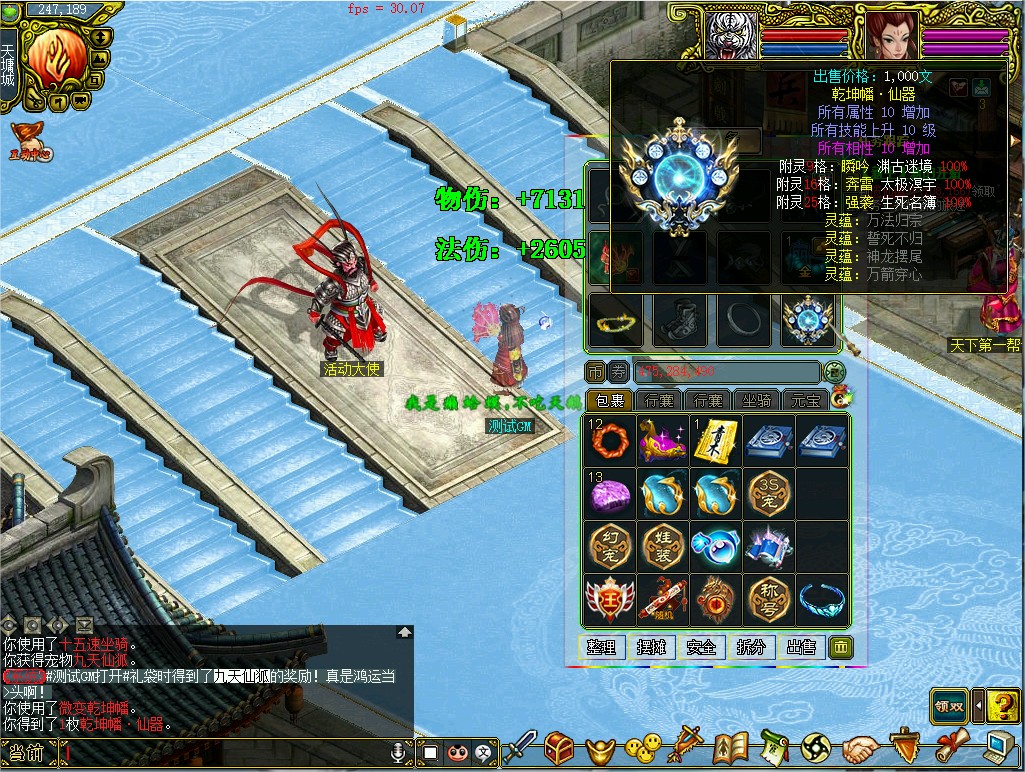
Task: Open the 元宝 tab in the bag
Action: 805,401
